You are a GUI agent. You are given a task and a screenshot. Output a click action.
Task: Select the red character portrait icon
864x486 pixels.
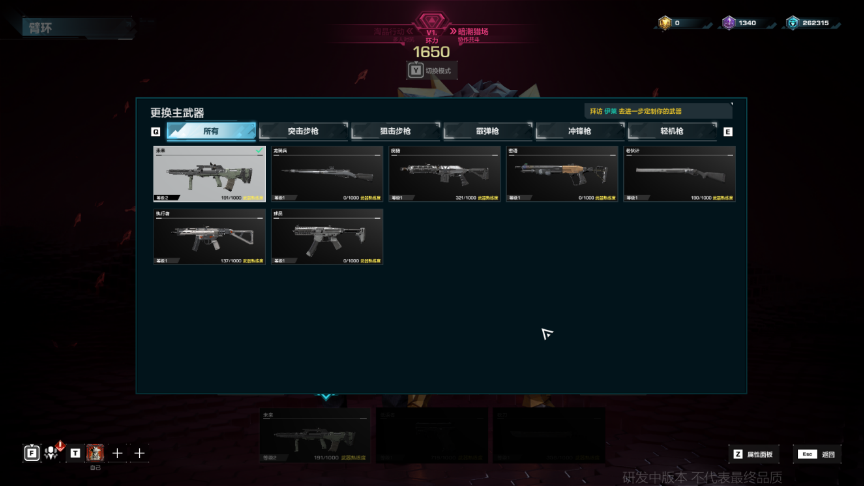click(95, 453)
